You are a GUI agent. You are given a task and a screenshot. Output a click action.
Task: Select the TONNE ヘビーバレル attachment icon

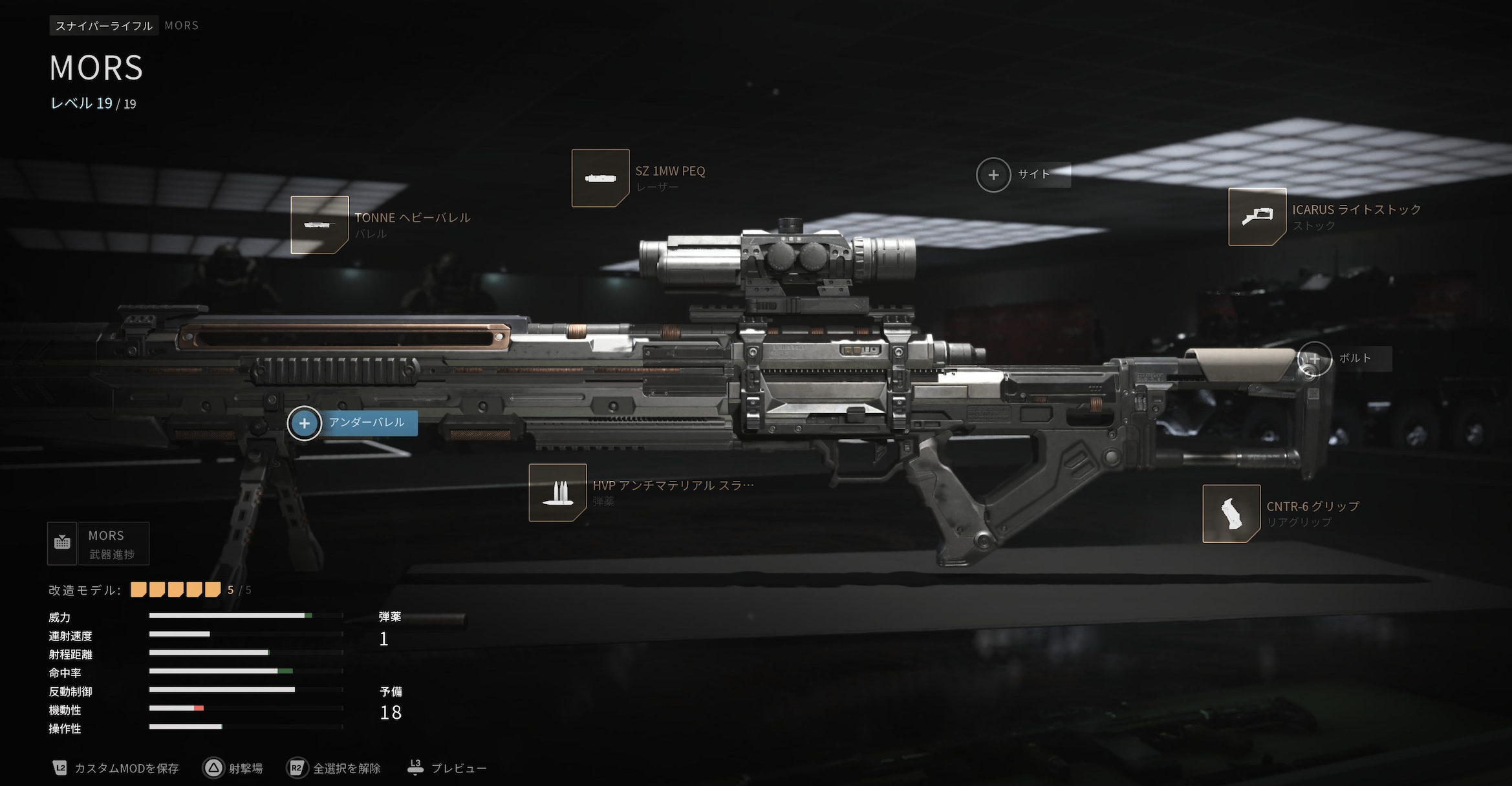tap(320, 226)
